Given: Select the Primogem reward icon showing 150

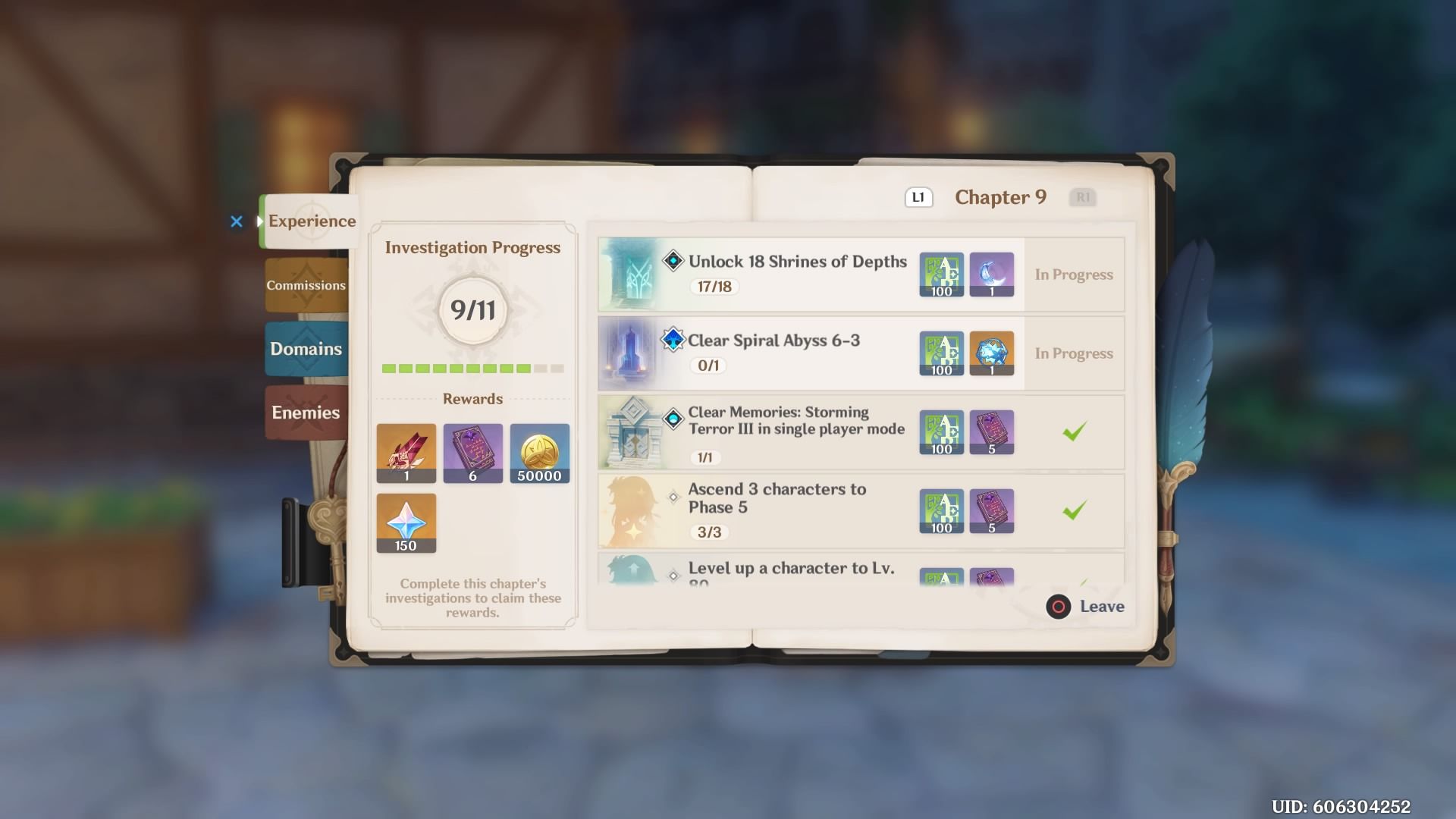Looking at the screenshot, I should 406,522.
